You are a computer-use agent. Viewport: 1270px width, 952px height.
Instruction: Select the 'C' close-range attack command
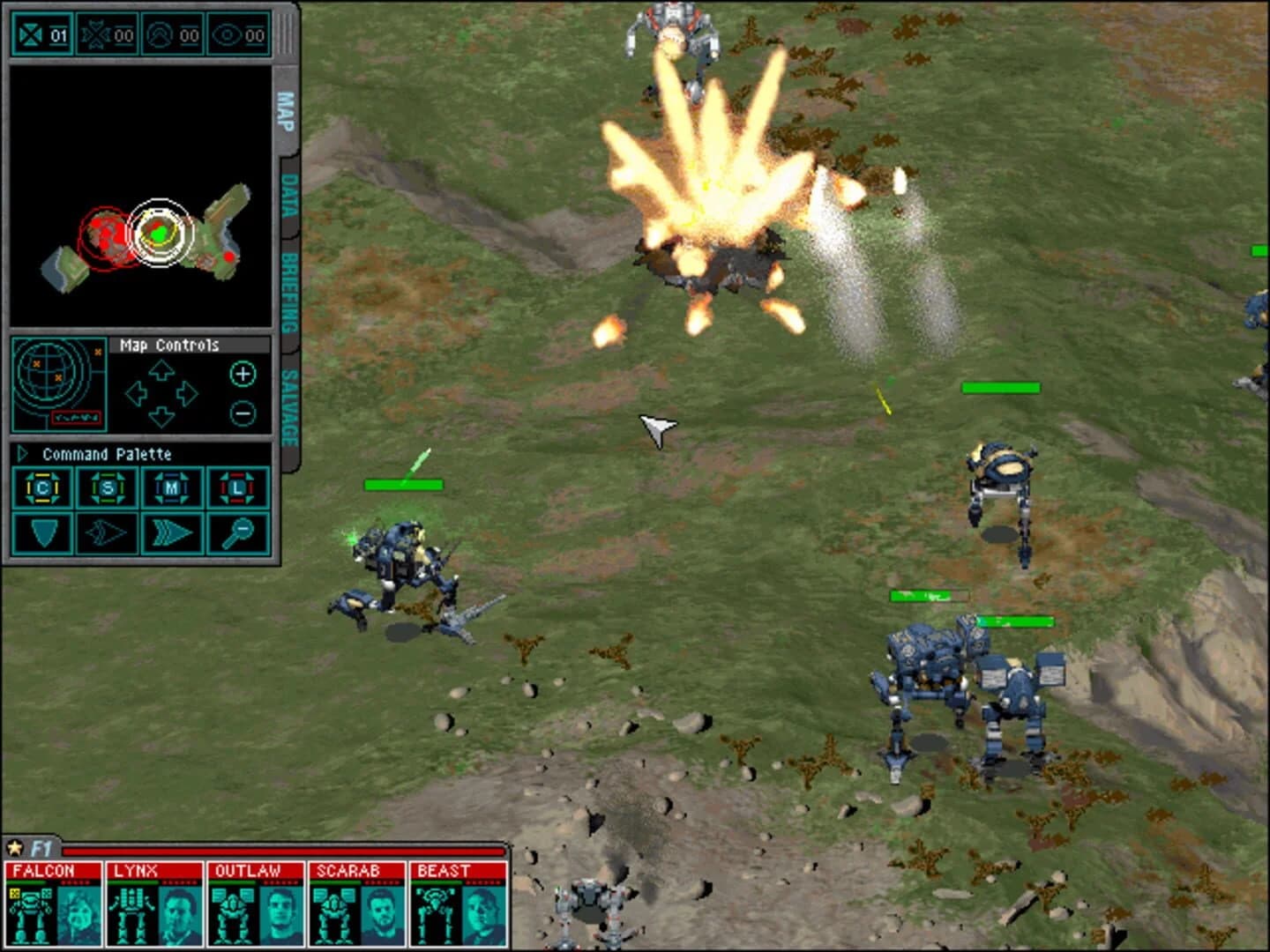(44, 489)
